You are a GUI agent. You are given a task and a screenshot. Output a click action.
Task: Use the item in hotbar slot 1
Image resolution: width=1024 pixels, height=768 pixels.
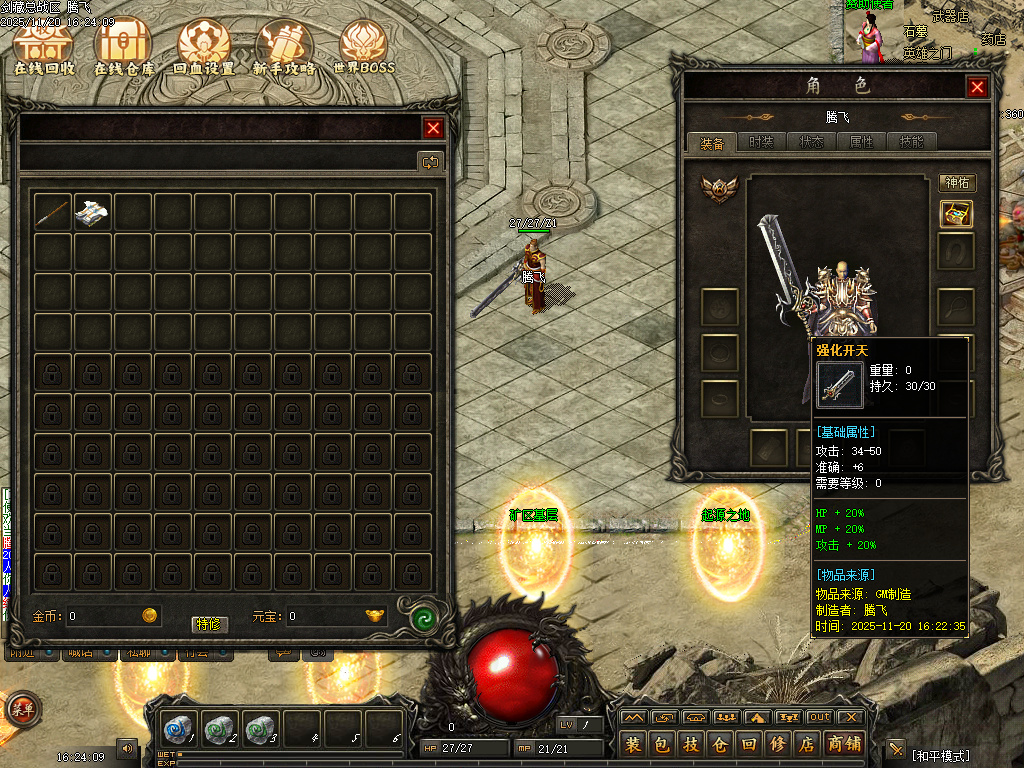click(x=181, y=729)
